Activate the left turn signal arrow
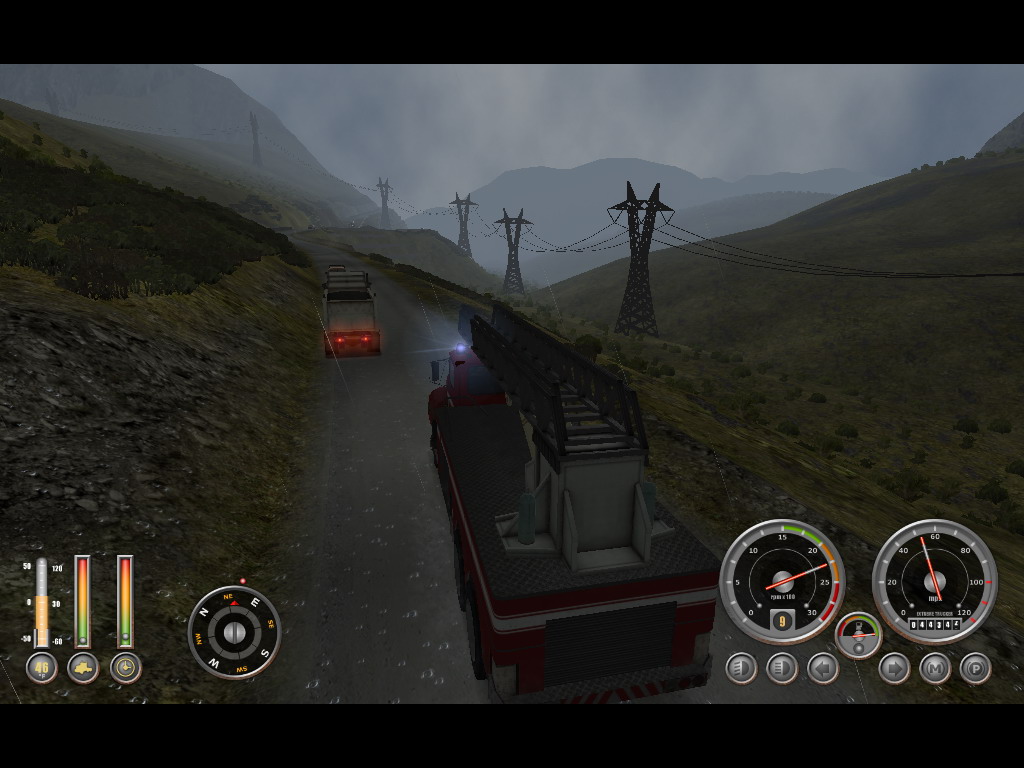 [823, 668]
